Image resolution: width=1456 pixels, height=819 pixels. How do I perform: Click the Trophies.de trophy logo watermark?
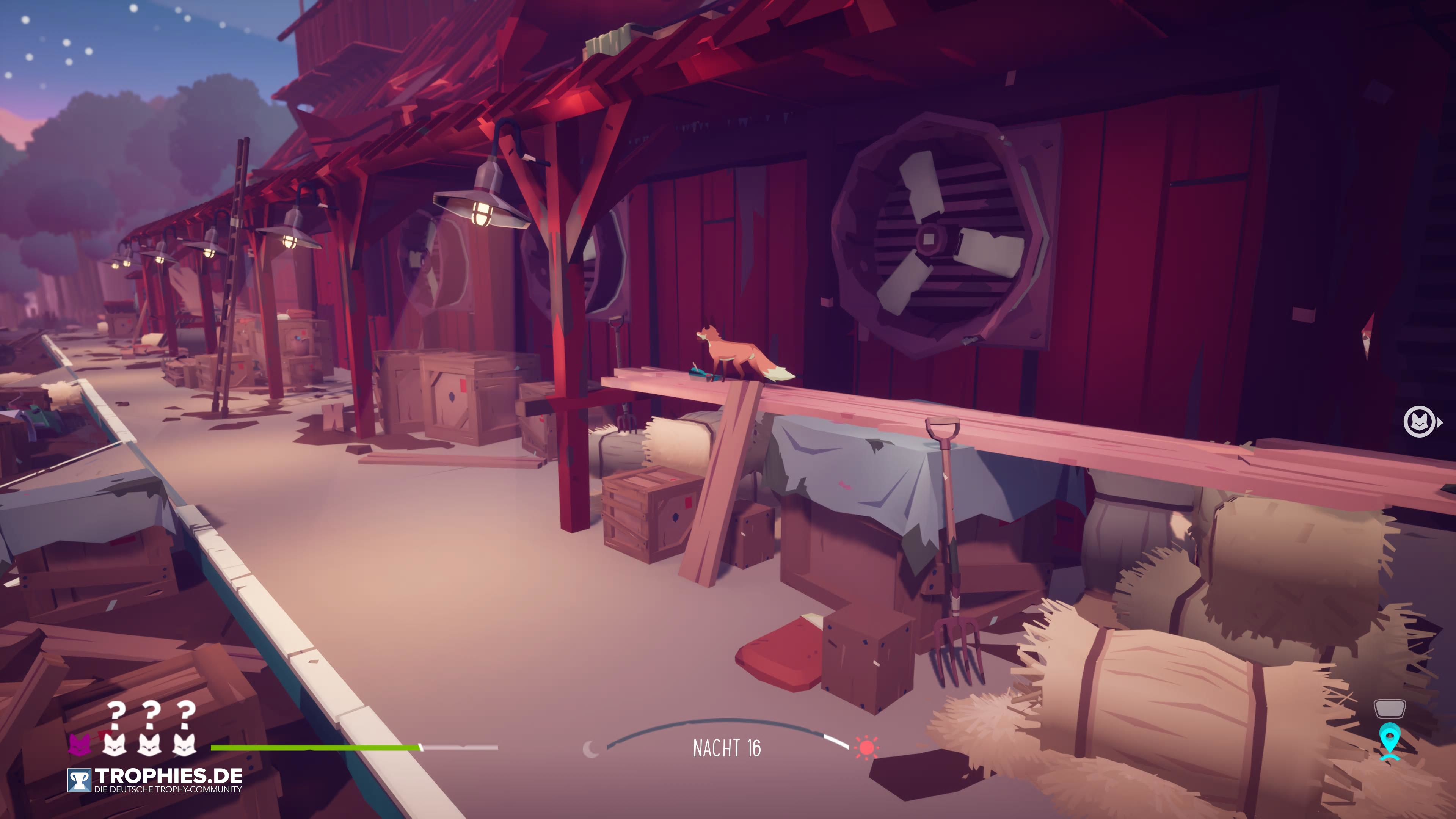[79, 781]
